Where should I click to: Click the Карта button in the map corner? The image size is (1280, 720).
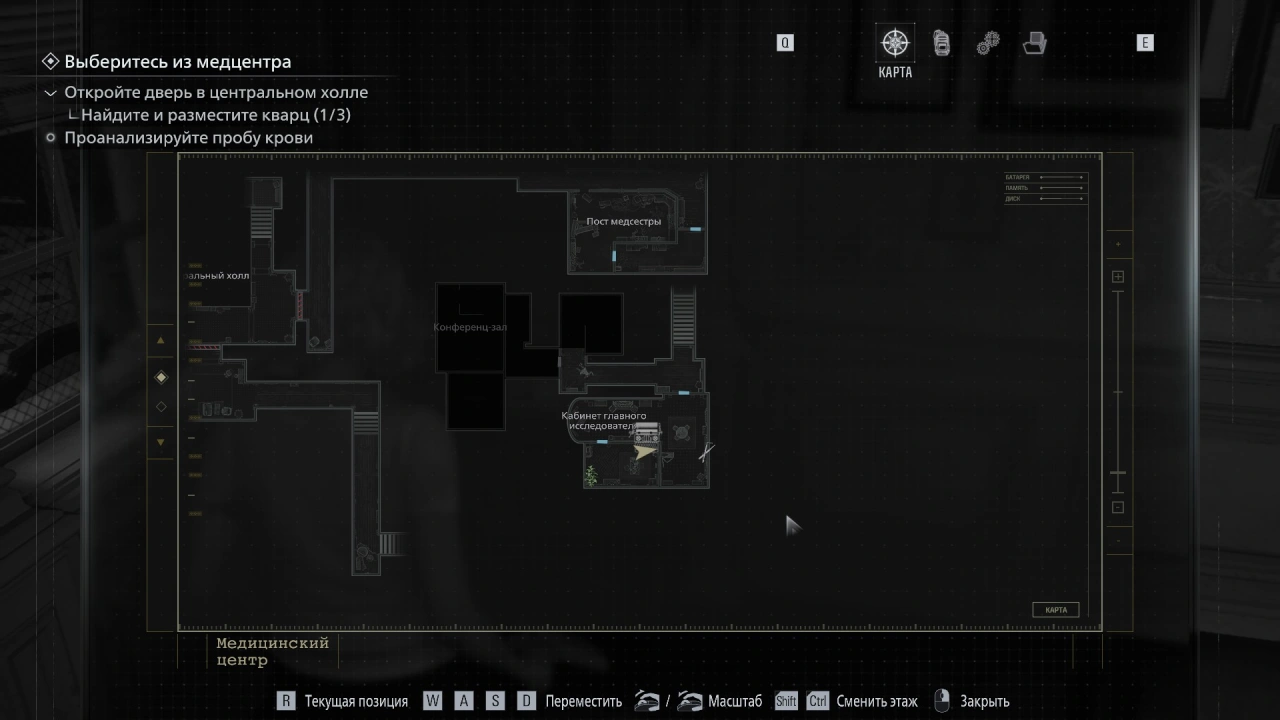point(1055,610)
